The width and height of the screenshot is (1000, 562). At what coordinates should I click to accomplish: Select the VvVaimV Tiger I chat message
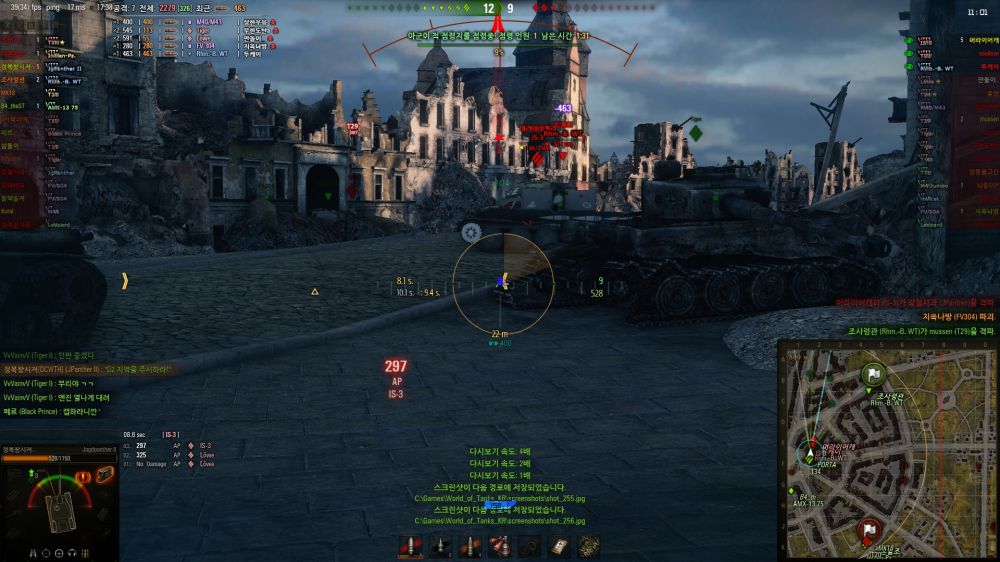(48, 355)
